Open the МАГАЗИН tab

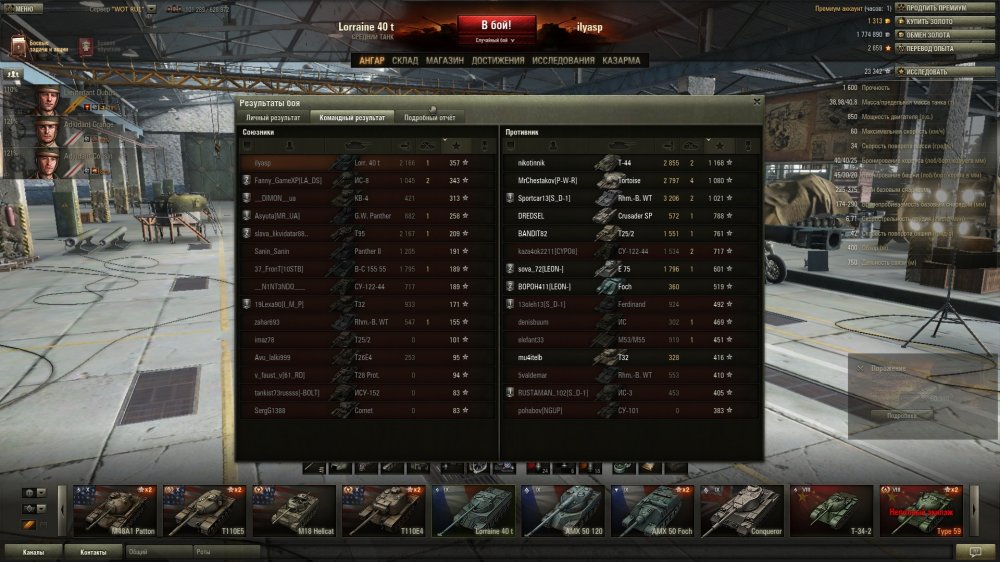[444, 61]
